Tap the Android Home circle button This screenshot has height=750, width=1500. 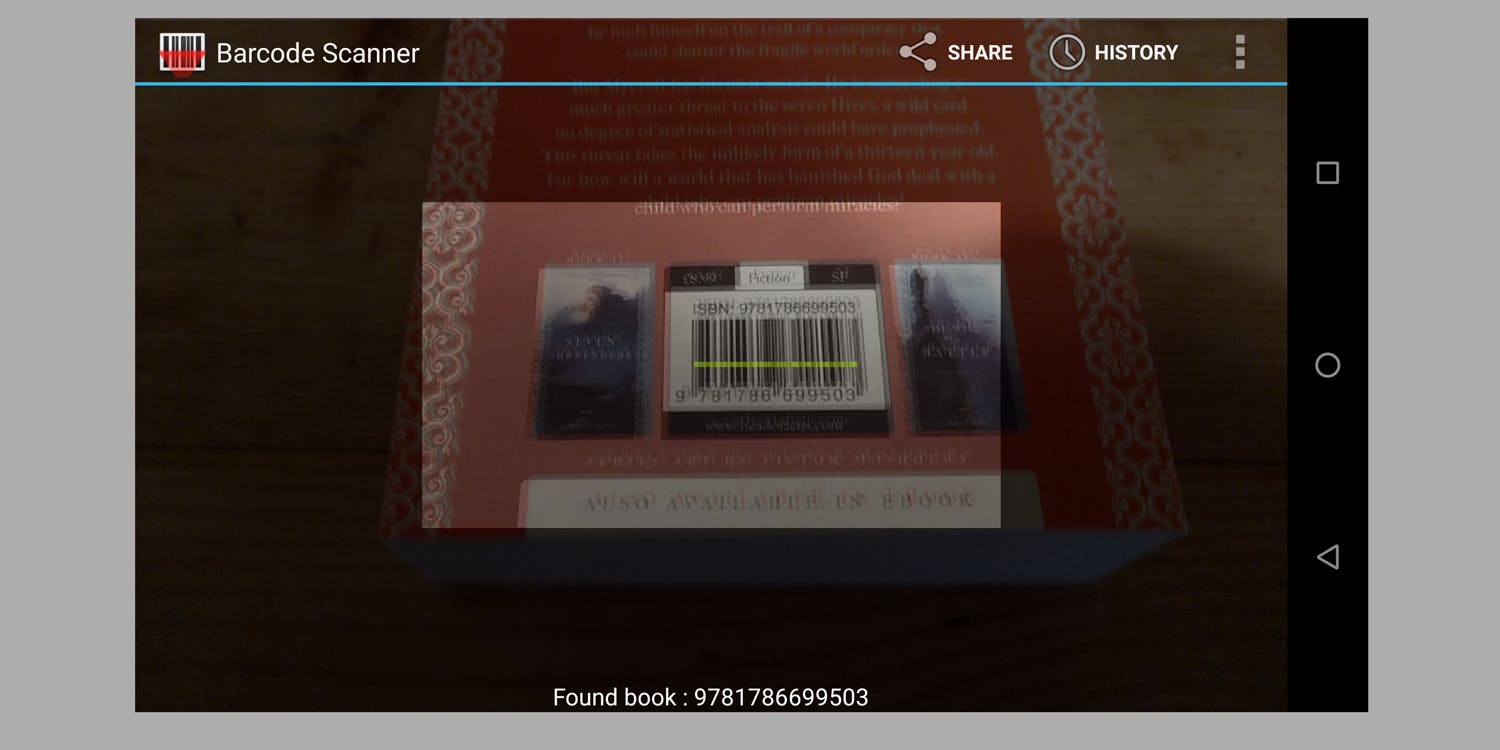coord(1327,366)
